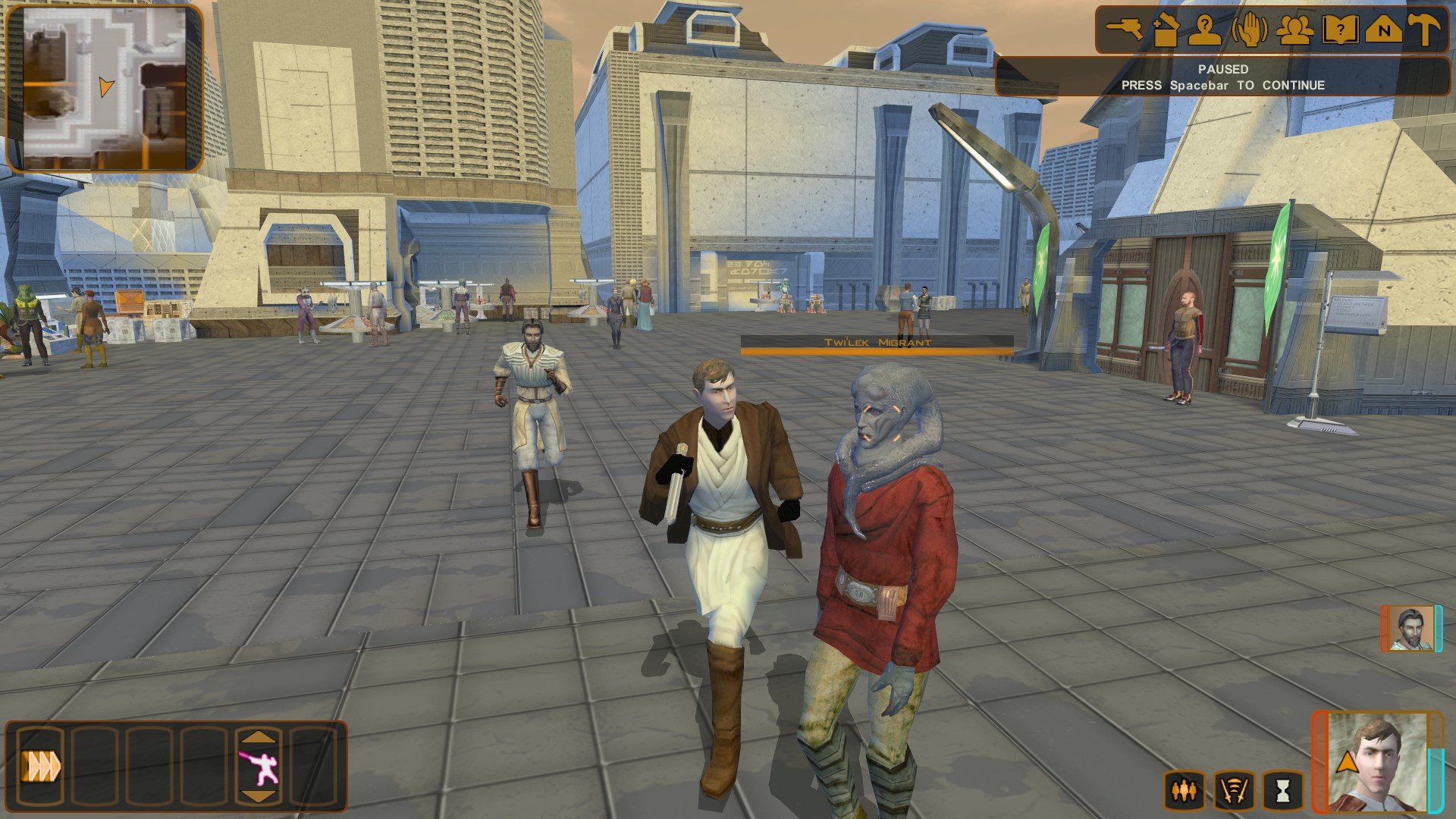Click the minimap in the corner

[105, 87]
